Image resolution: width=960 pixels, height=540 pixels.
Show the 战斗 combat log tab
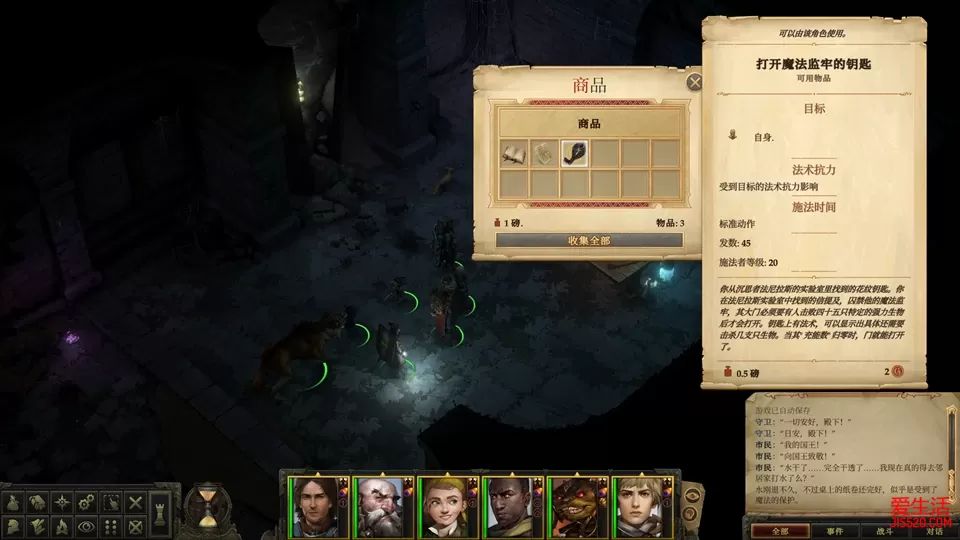coord(885,531)
